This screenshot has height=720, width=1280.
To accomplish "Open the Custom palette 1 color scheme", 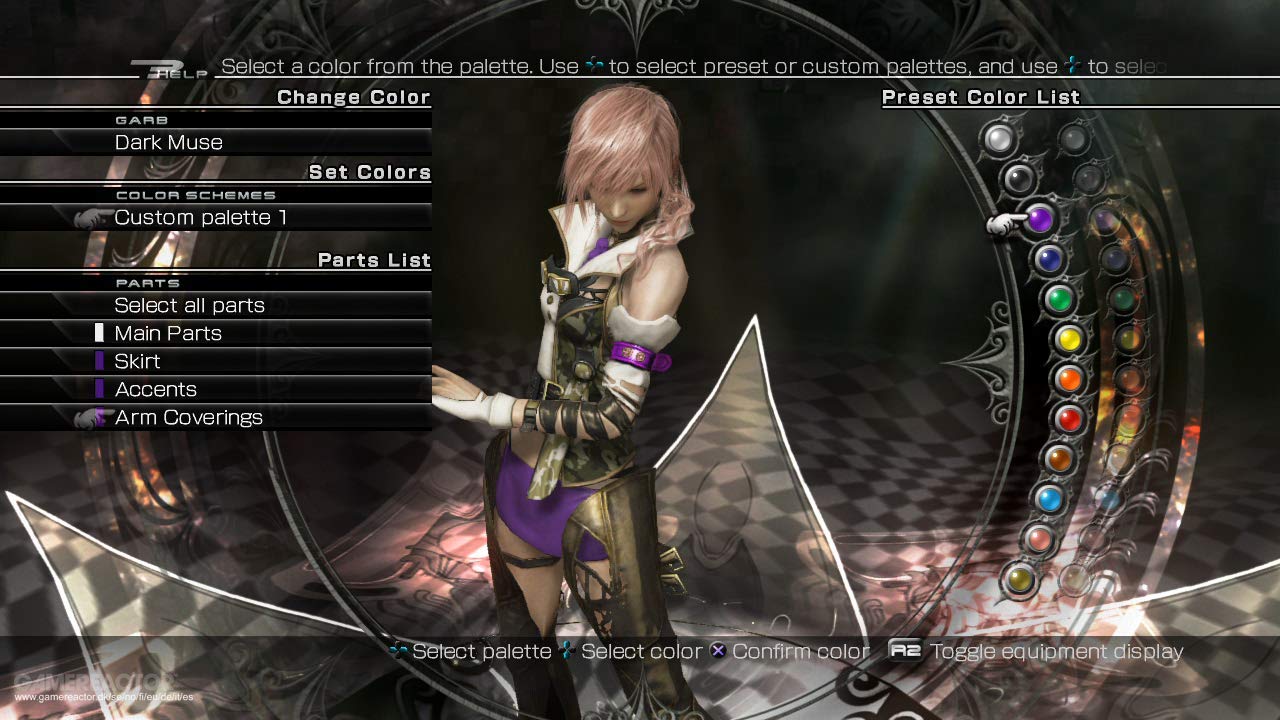I will point(200,217).
